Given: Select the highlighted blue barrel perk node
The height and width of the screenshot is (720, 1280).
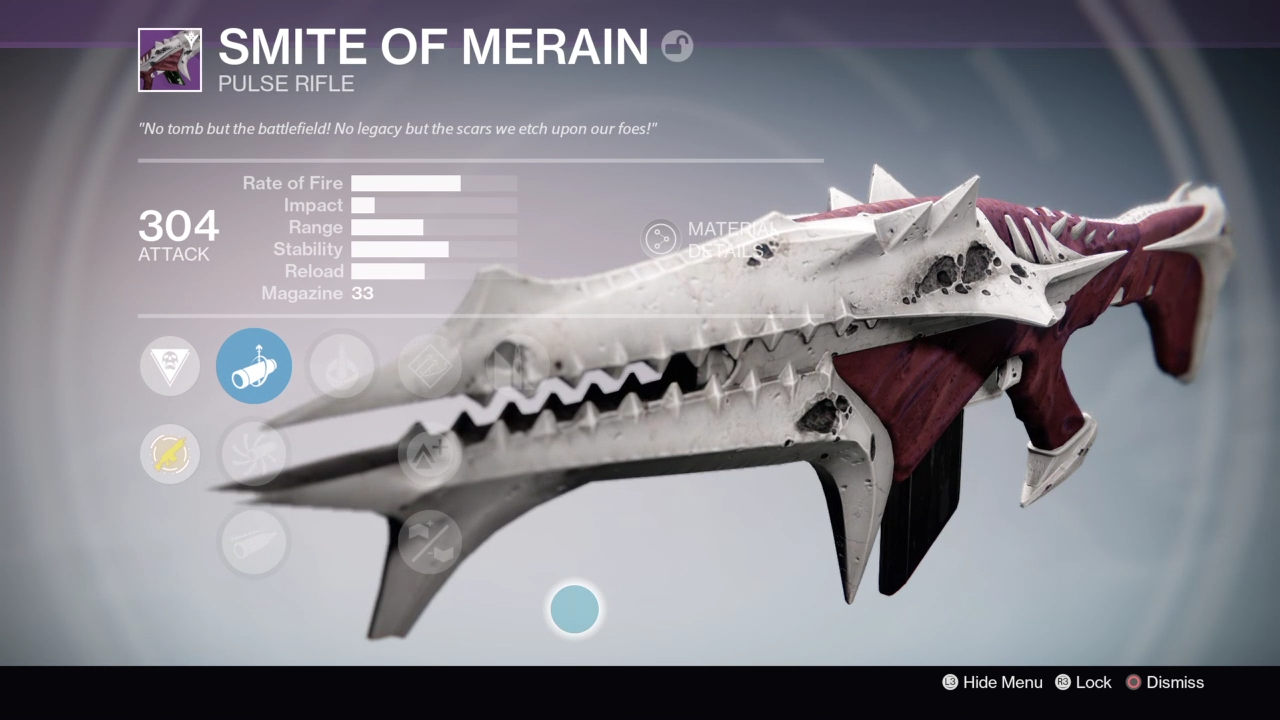Looking at the screenshot, I should (x=254, y=366).
